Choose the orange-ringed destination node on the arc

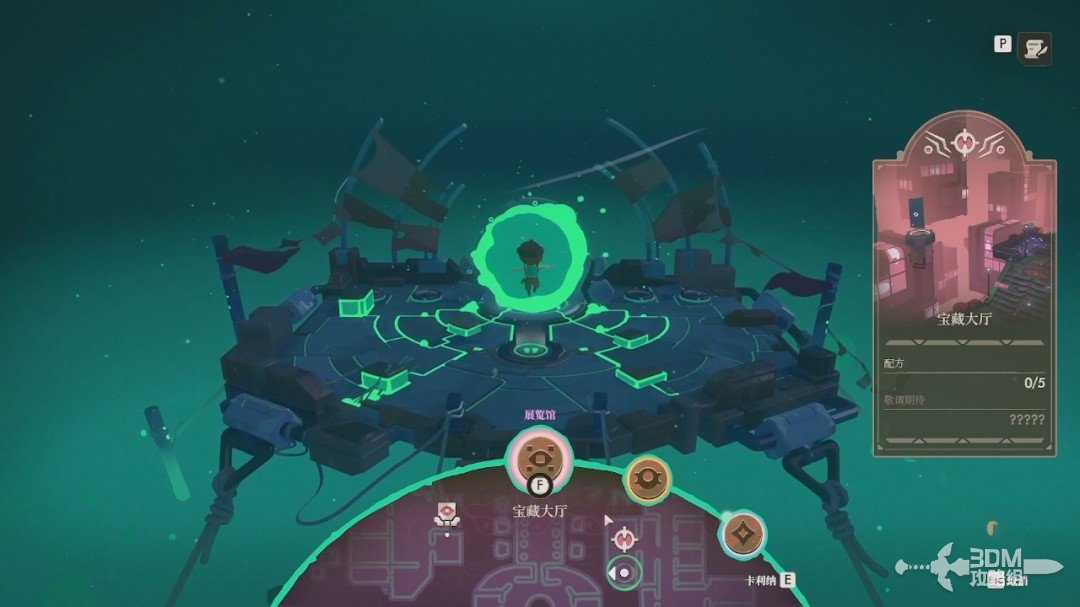pos(646,480)
